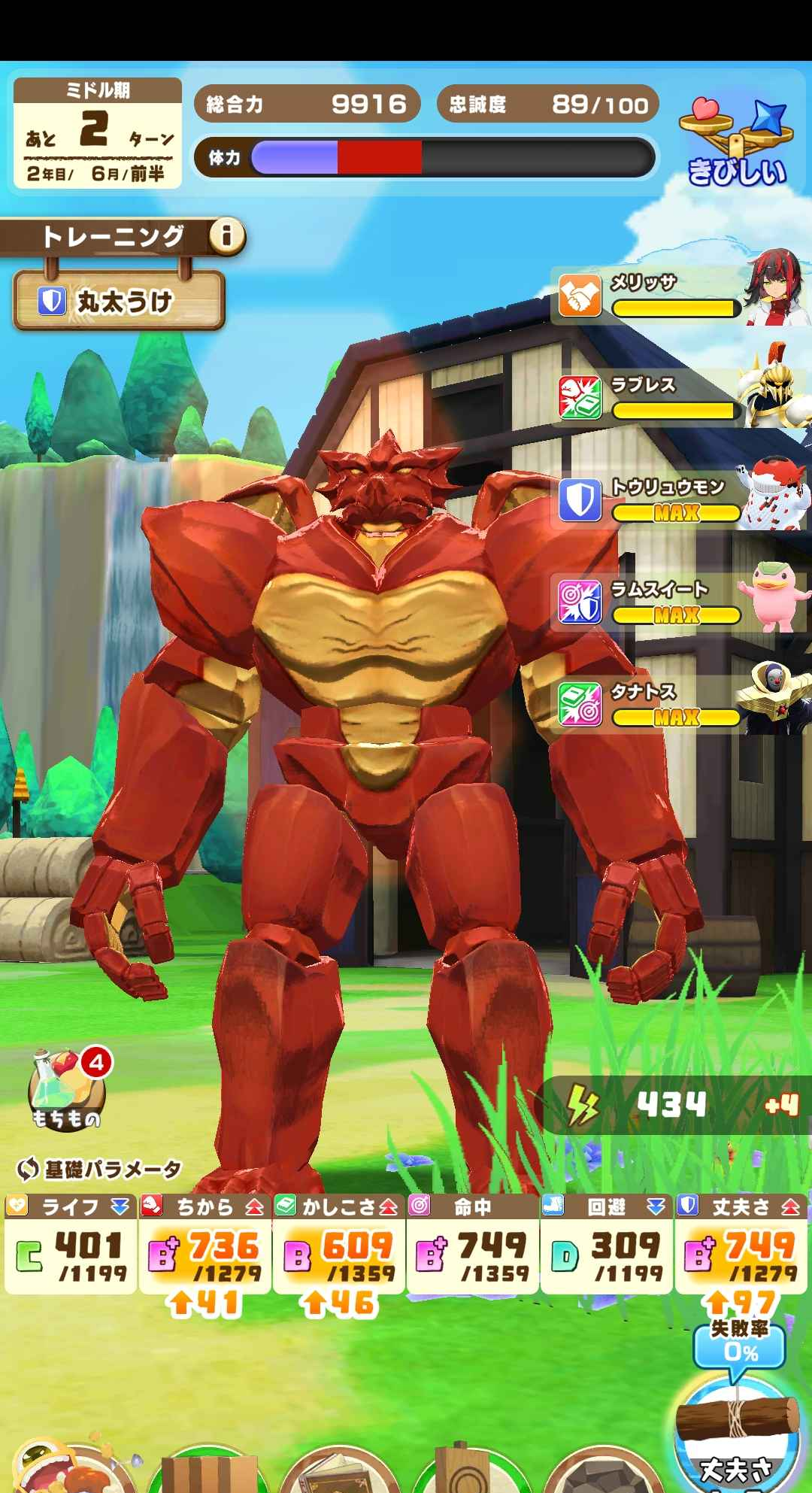Select supporter ラブレス
Screen dimensions: 812x1493
pos(679,399)
